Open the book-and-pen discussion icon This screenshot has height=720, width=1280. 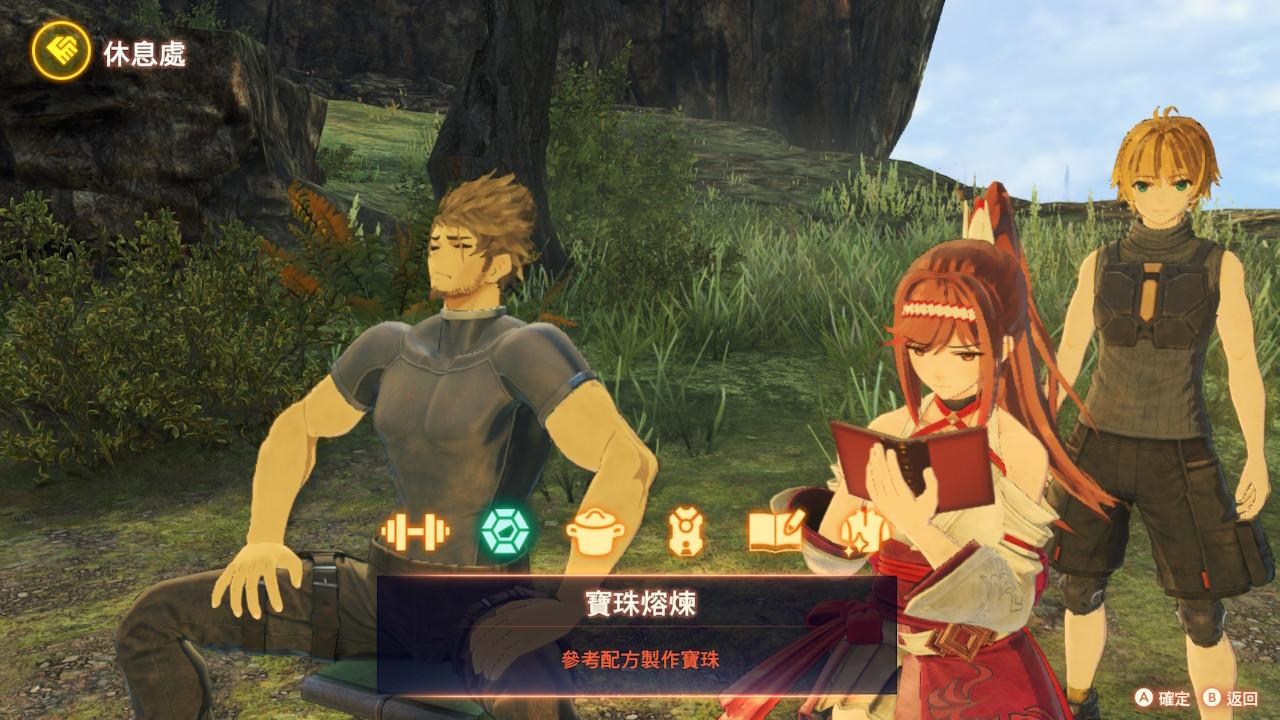coord(775,529)
